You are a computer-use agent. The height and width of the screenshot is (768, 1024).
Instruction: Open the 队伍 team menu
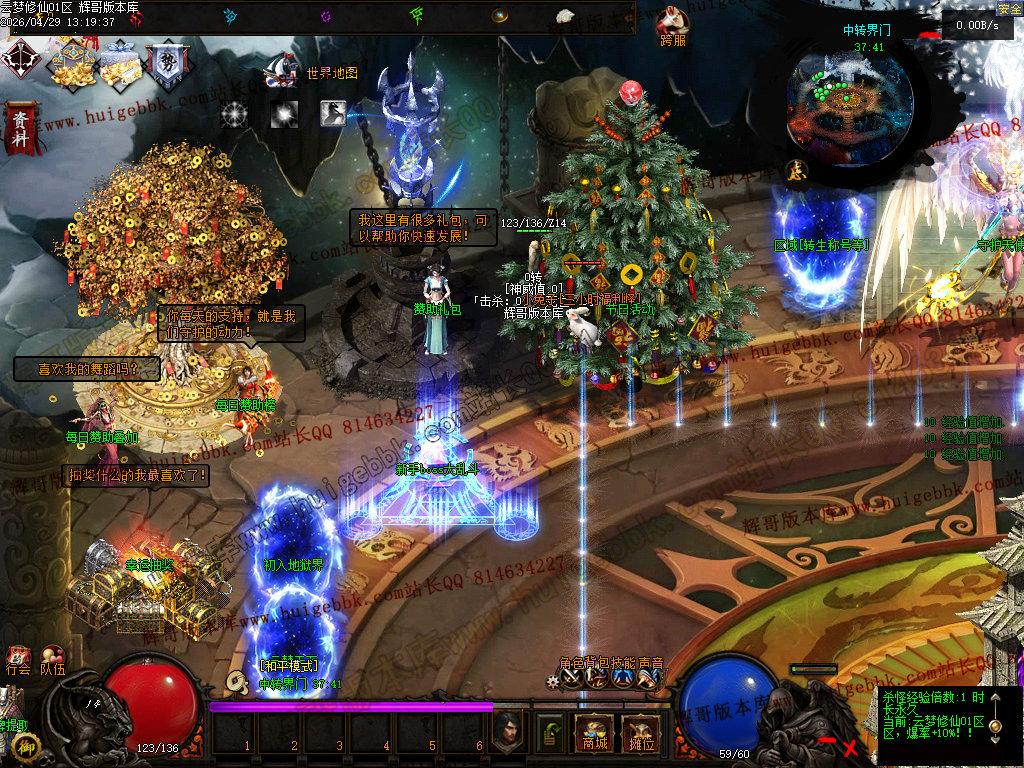point(53,661)
